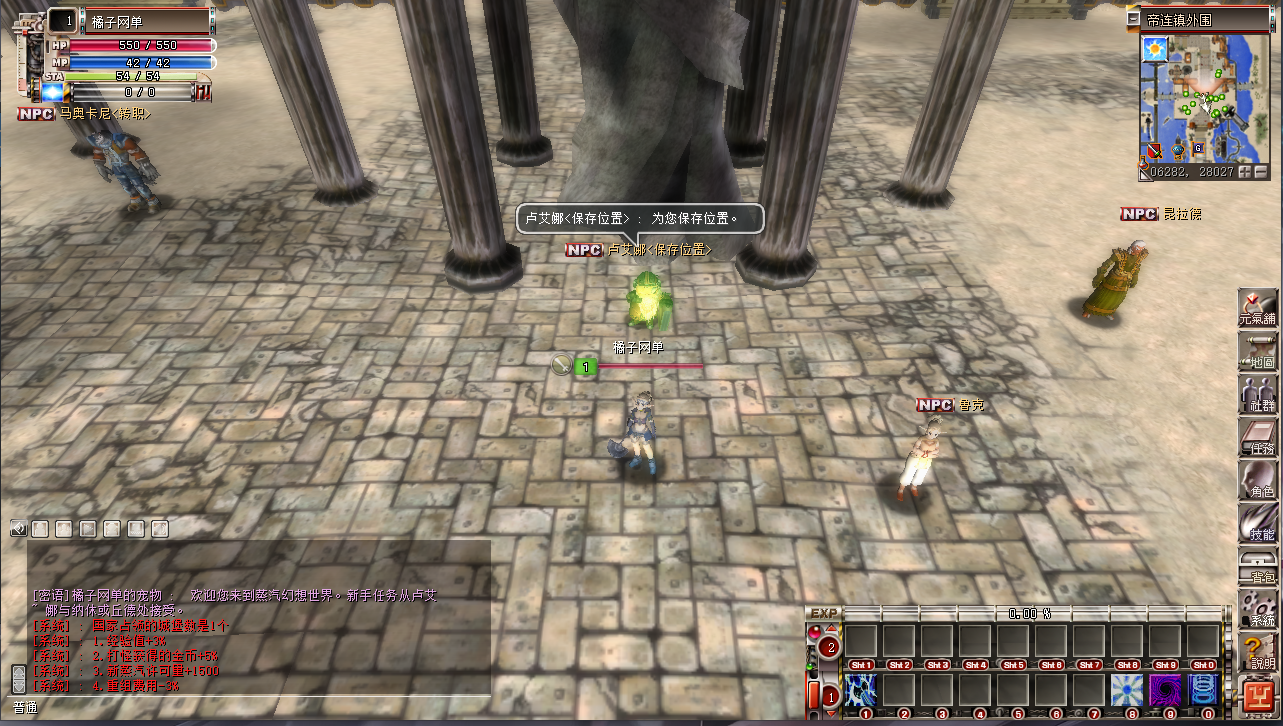Viewport: 1283px width, 726px height.
Task: Collapse the minimap with its title-bar minus
Action: pyautogui.click(x=1133, y=19)
